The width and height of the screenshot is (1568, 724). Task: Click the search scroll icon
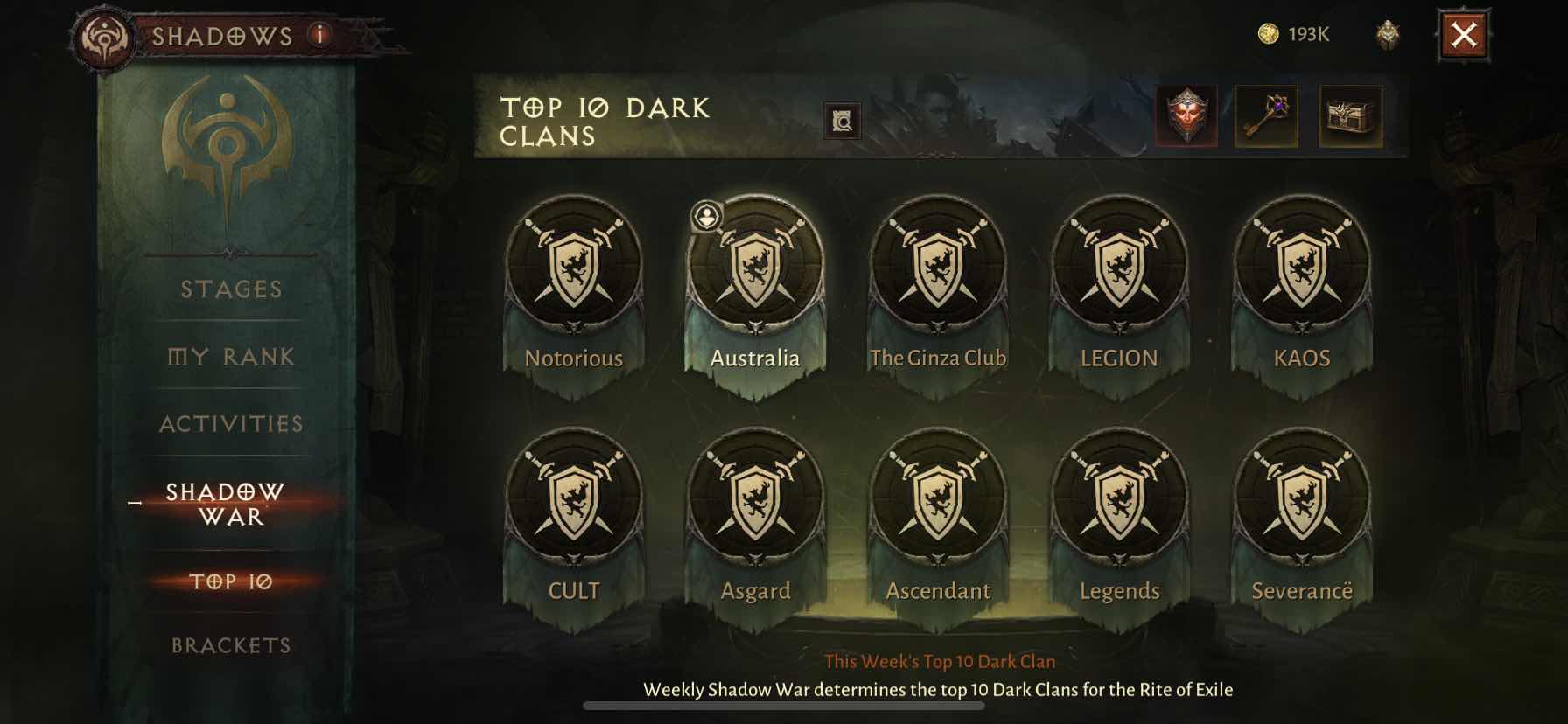[x=843, y=122]
